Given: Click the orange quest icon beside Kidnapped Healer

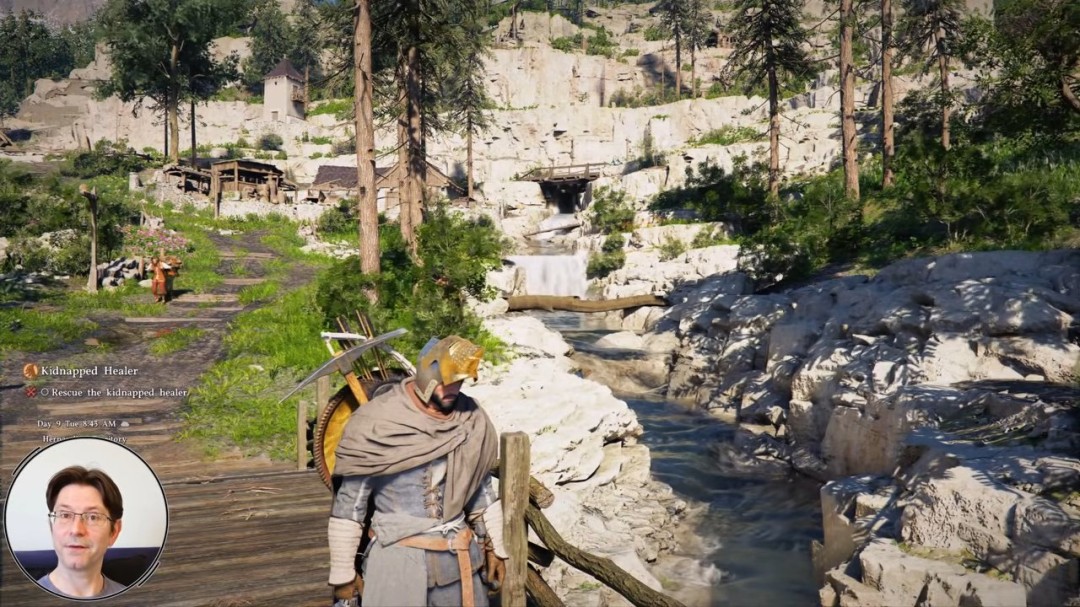Looking at the screenshot, I should [31, 371].
